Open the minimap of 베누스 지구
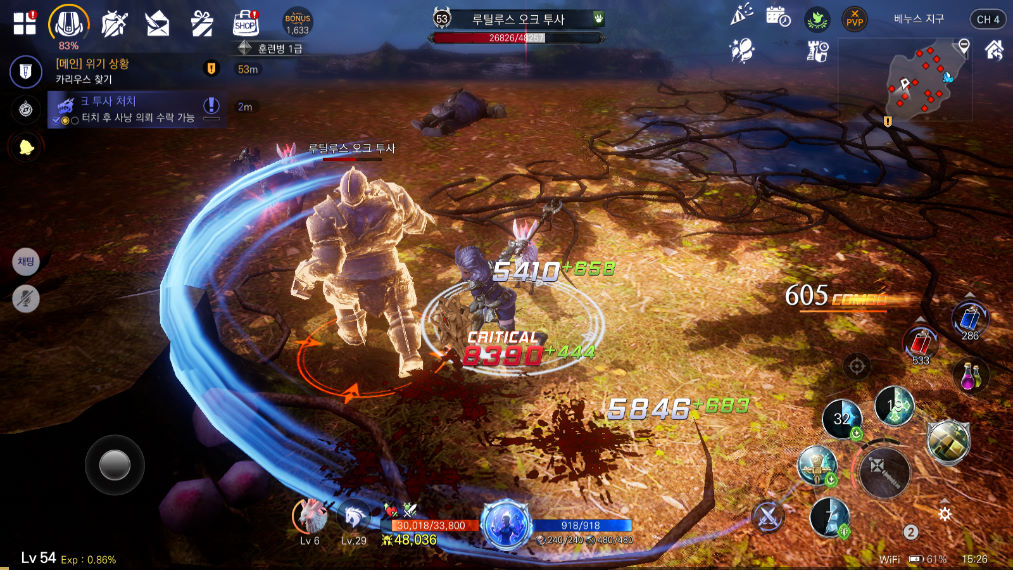The width and height of the screenshot is (1013, 570). coord(927,80)
